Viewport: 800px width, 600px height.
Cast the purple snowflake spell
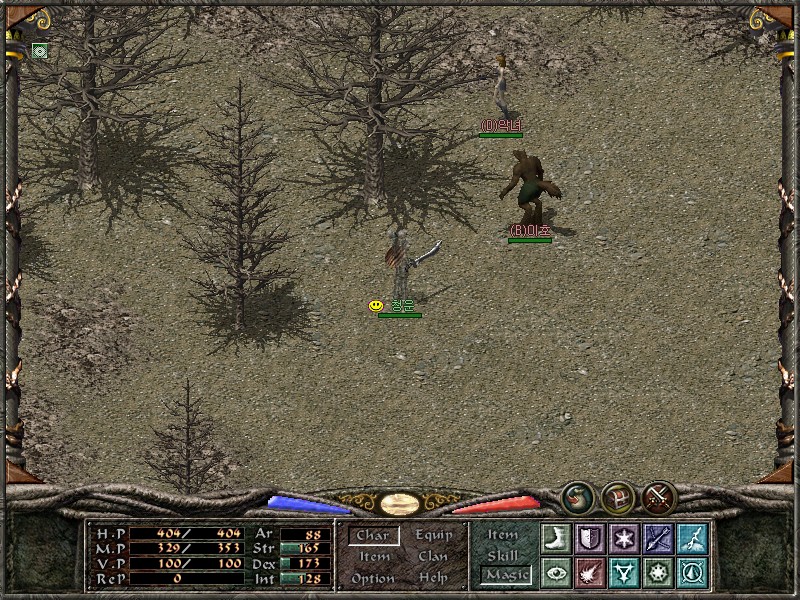[x=624, y=538]
